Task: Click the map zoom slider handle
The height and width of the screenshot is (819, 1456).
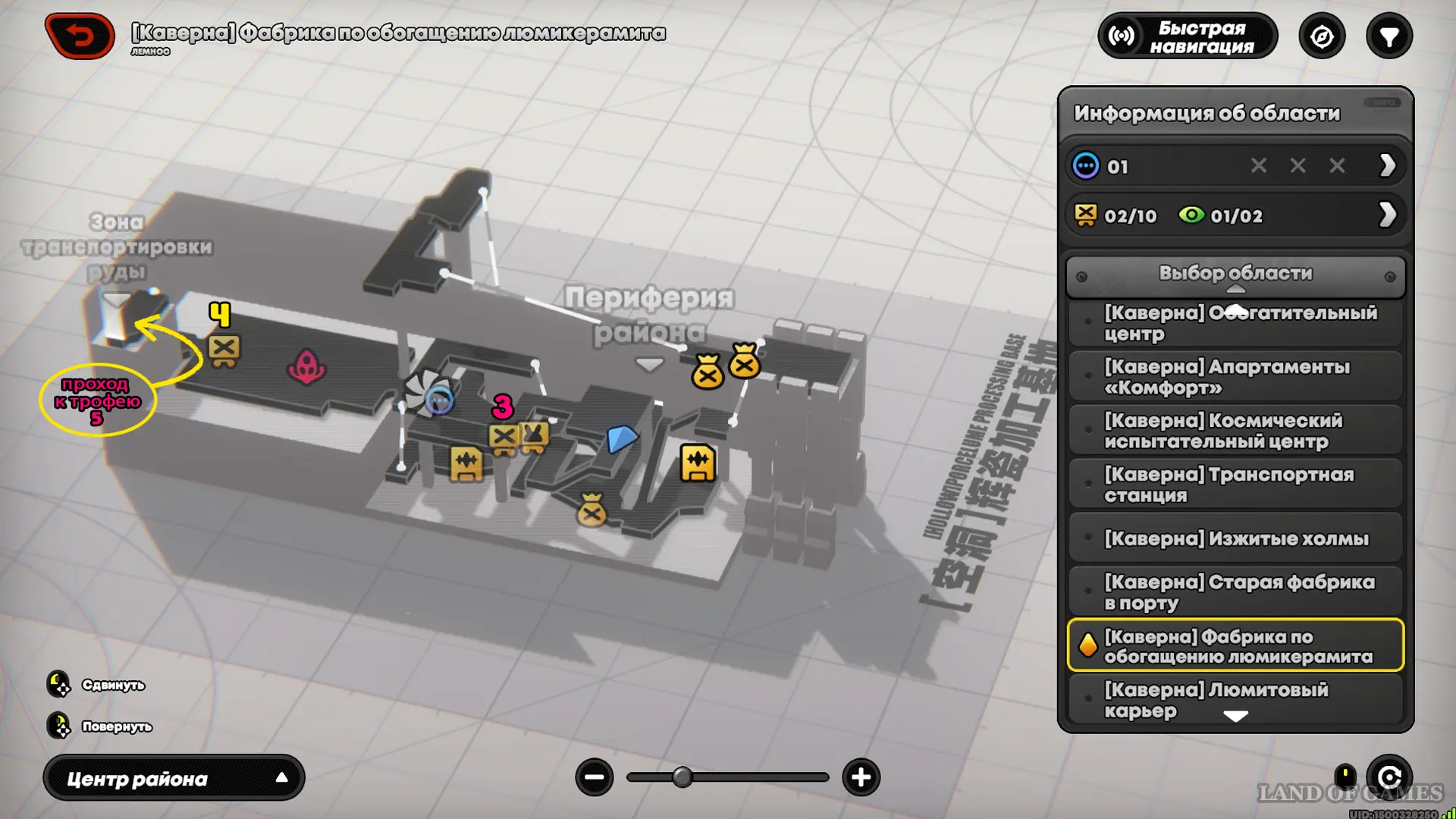Action: pyautogui.click(x=682, y=777)
